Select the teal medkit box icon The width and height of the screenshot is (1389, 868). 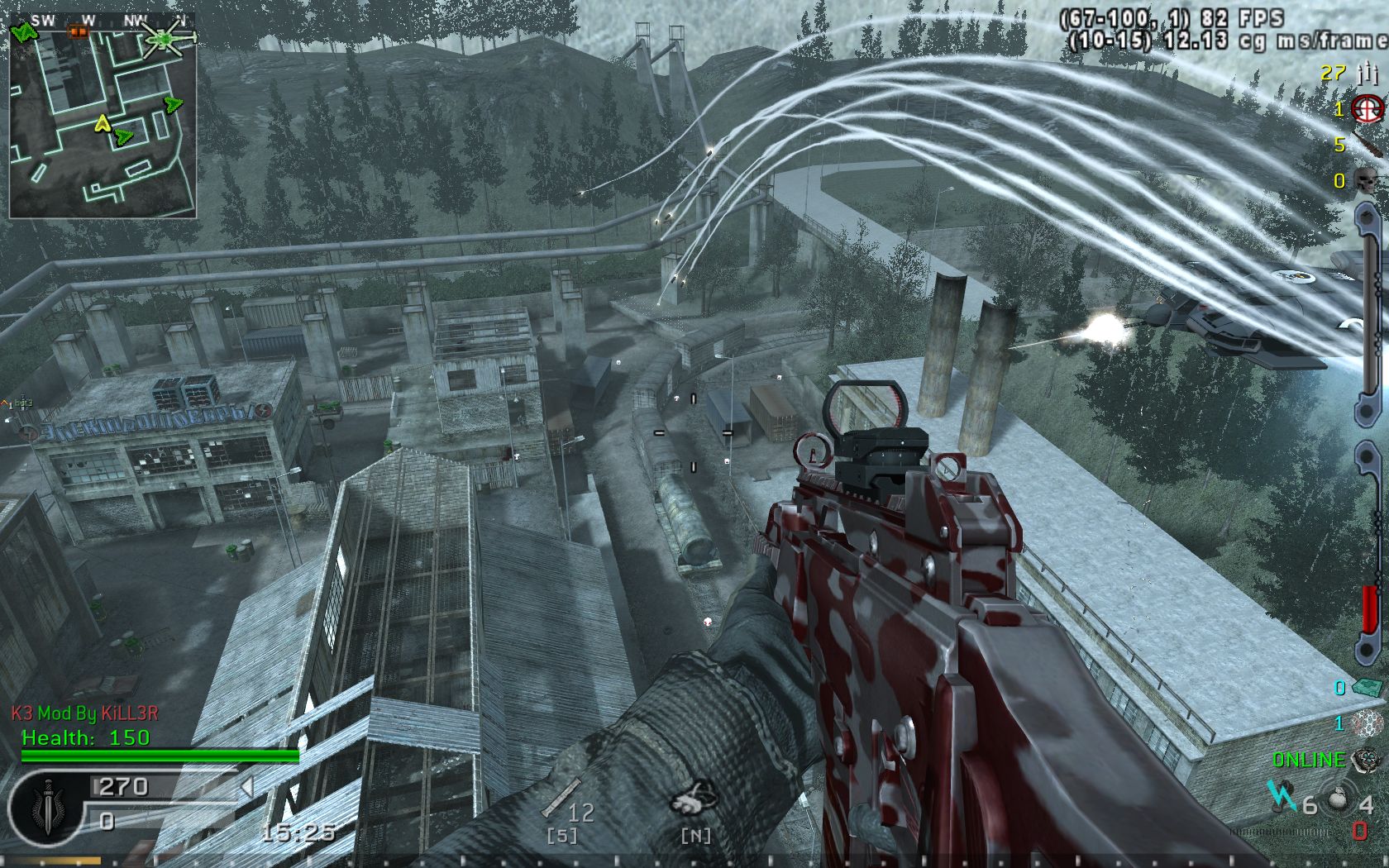pos(1366,686)
